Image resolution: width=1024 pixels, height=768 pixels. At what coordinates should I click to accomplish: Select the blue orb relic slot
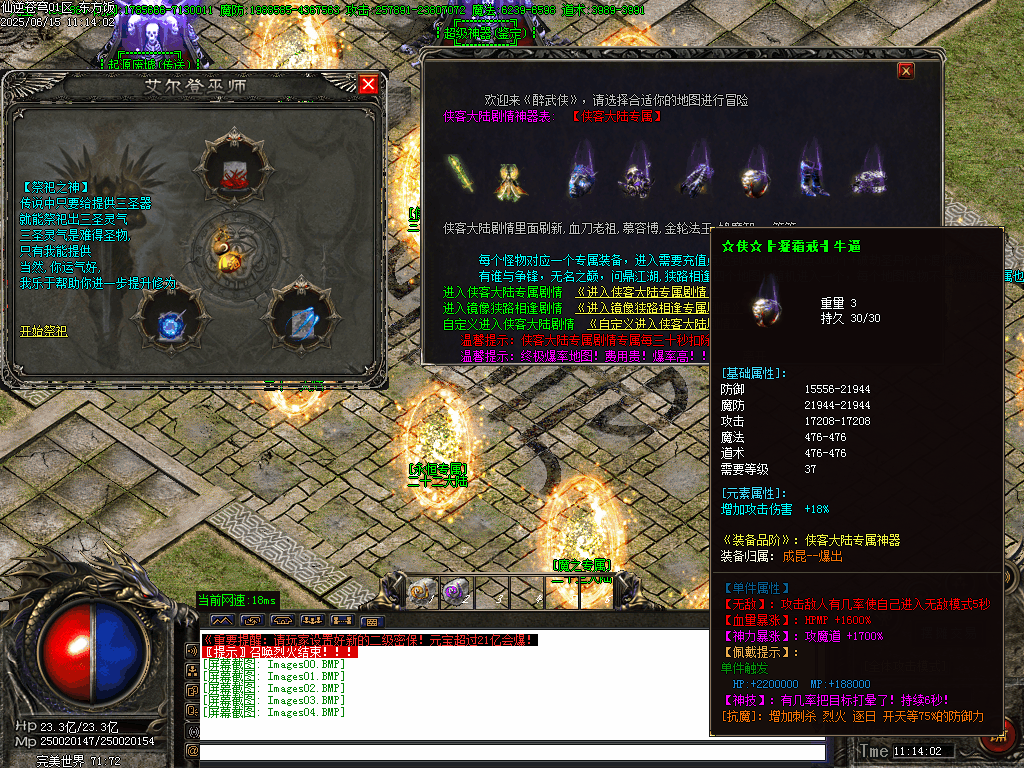click(x=170, y=321)
